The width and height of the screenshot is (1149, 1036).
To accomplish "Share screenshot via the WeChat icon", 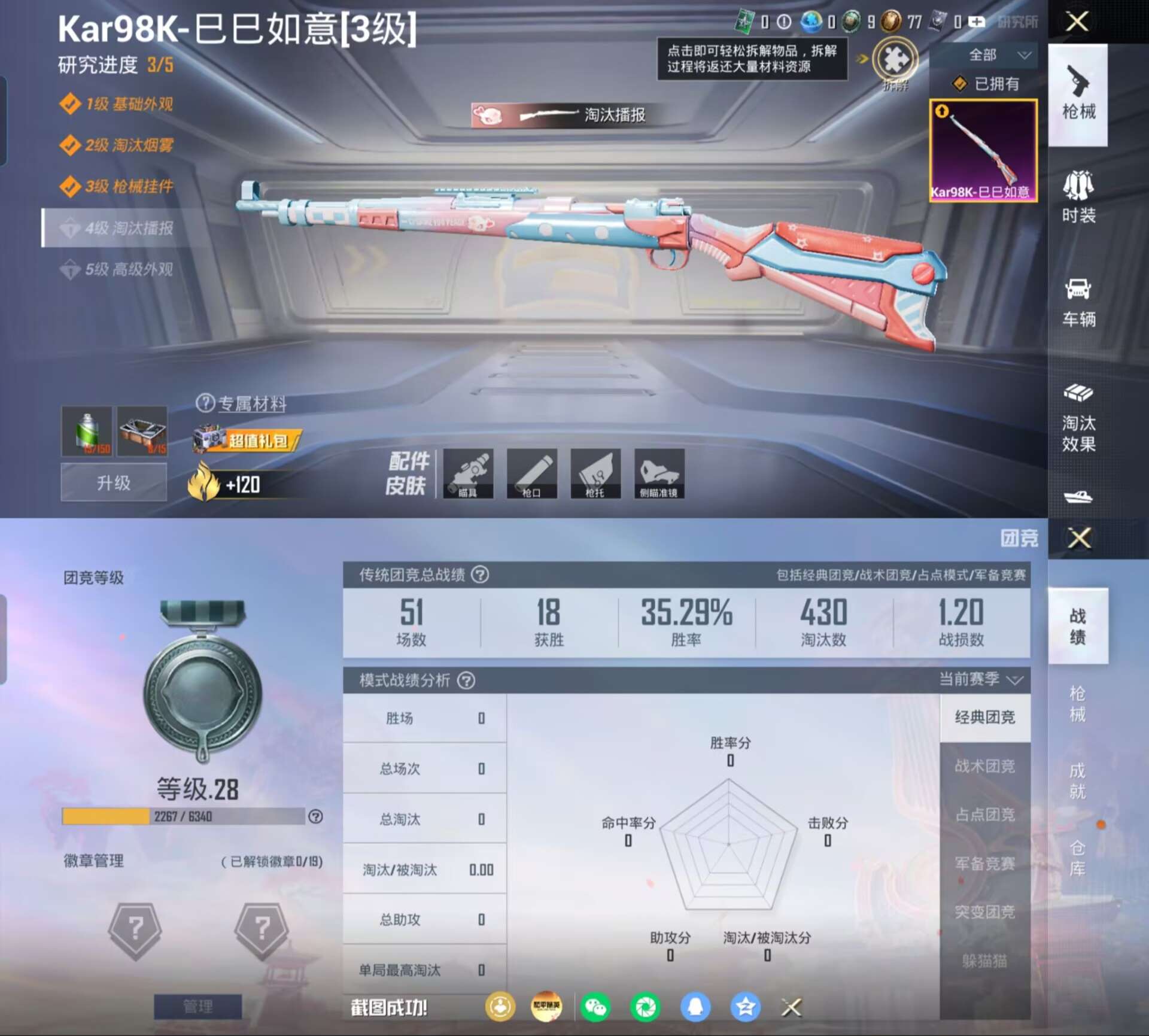I will tap(595, 1007).
